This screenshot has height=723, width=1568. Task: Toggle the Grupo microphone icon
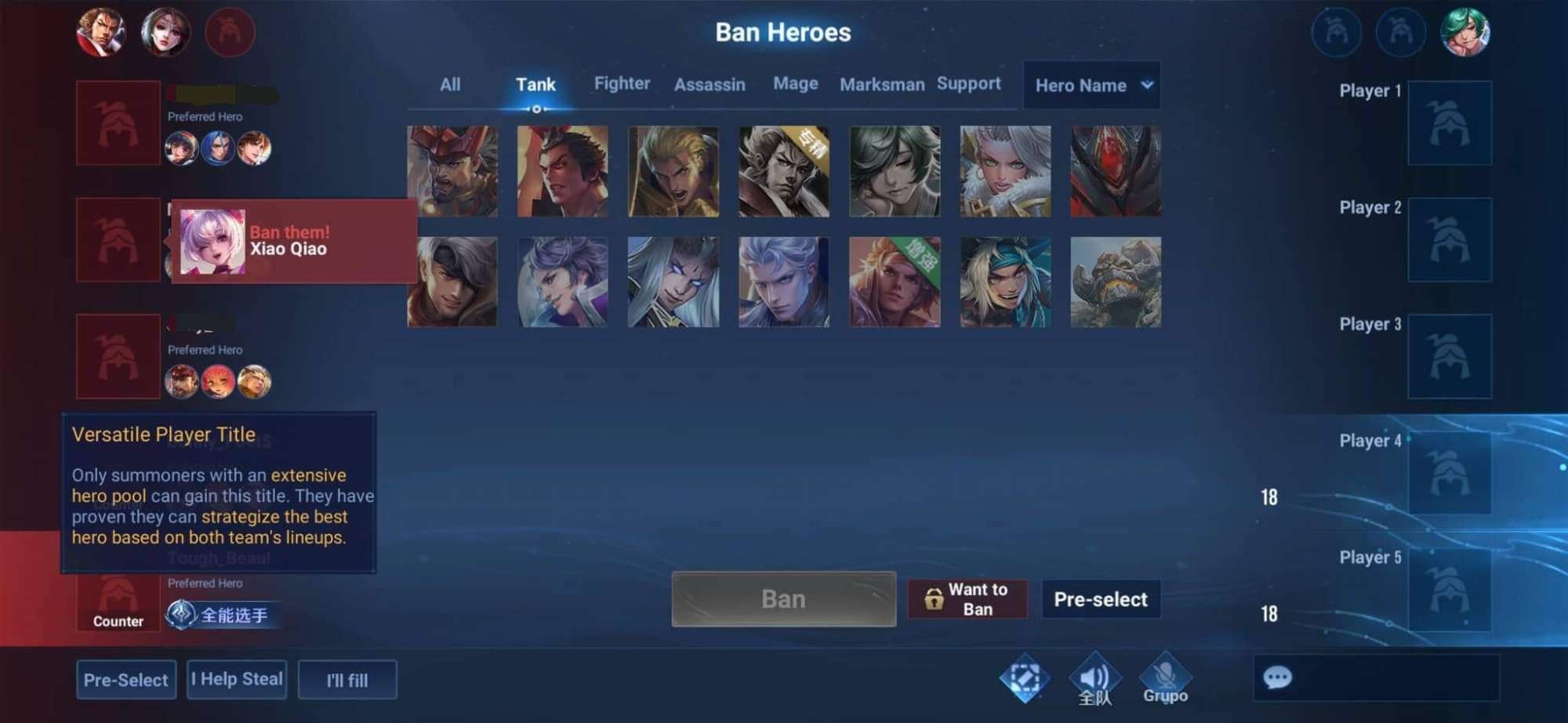click(x=1165, y=678)
